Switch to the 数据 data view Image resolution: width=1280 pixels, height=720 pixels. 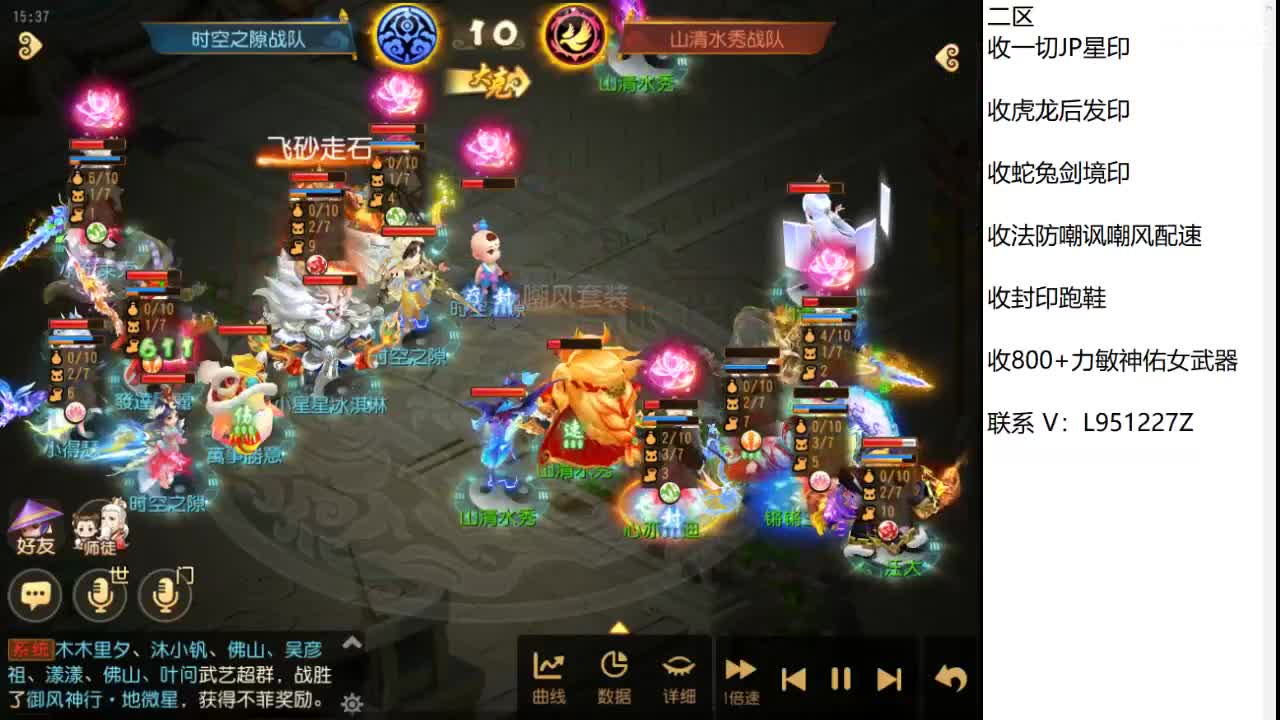614,674
